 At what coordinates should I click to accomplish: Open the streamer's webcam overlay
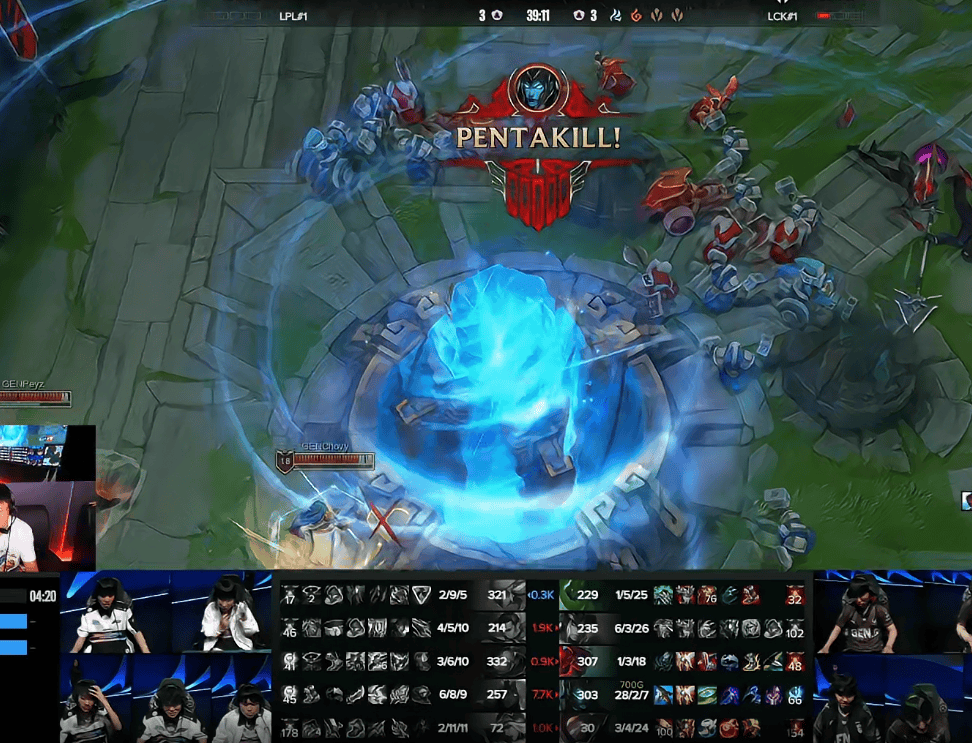click(x=47, y=498)
